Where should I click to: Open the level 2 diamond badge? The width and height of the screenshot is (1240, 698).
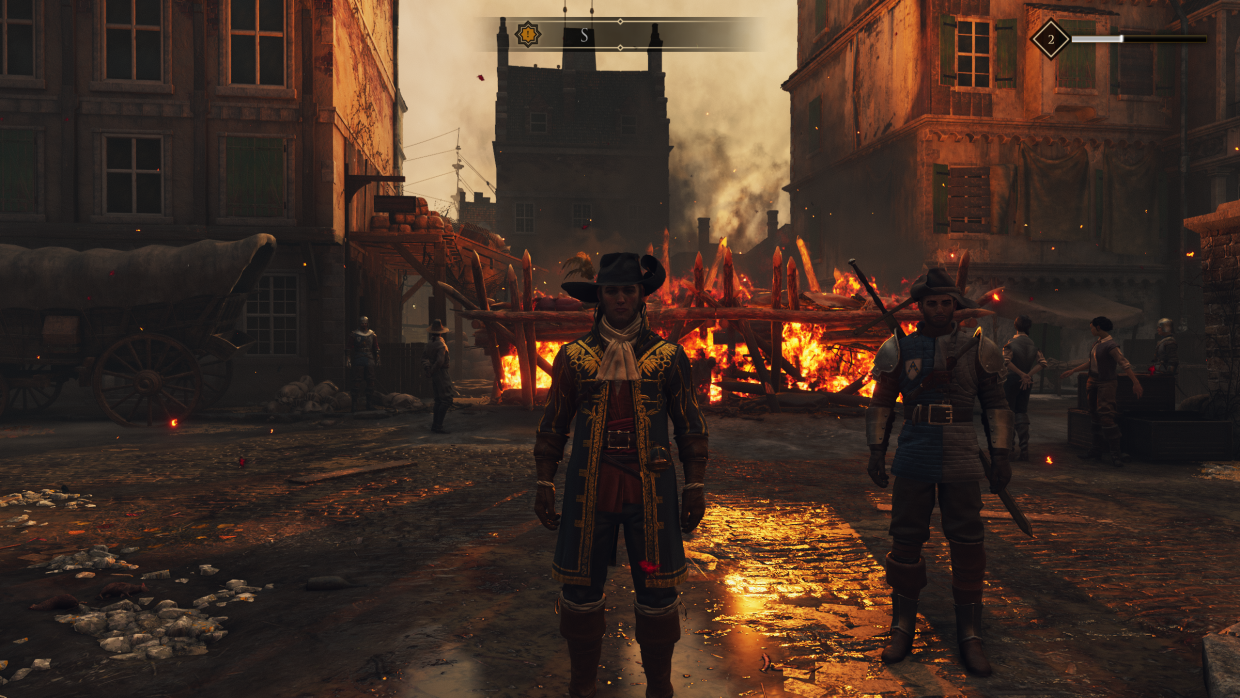[1050, 39]
